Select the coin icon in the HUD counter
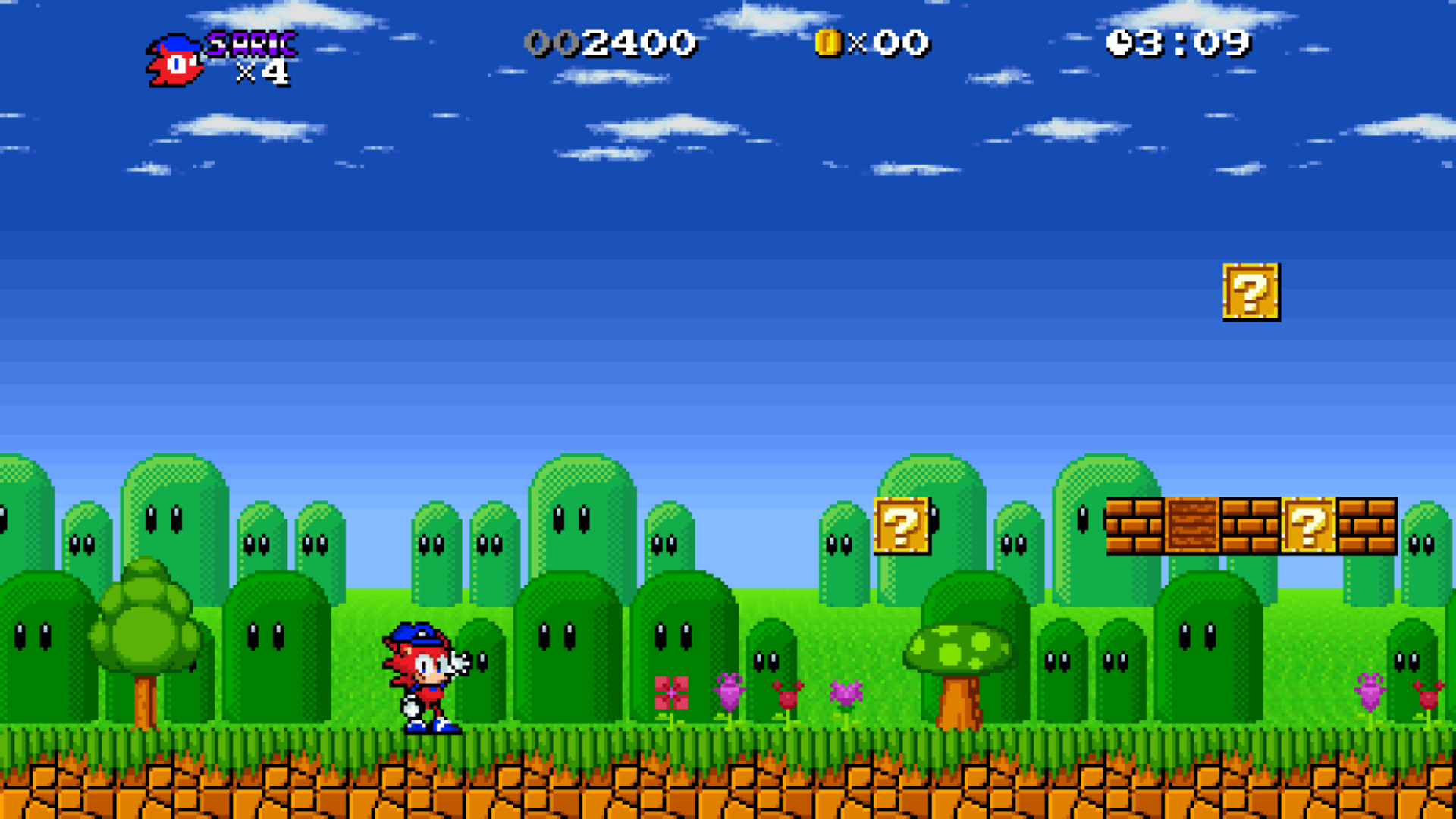Screen dimensions: 1456x819 pos(827,43)
